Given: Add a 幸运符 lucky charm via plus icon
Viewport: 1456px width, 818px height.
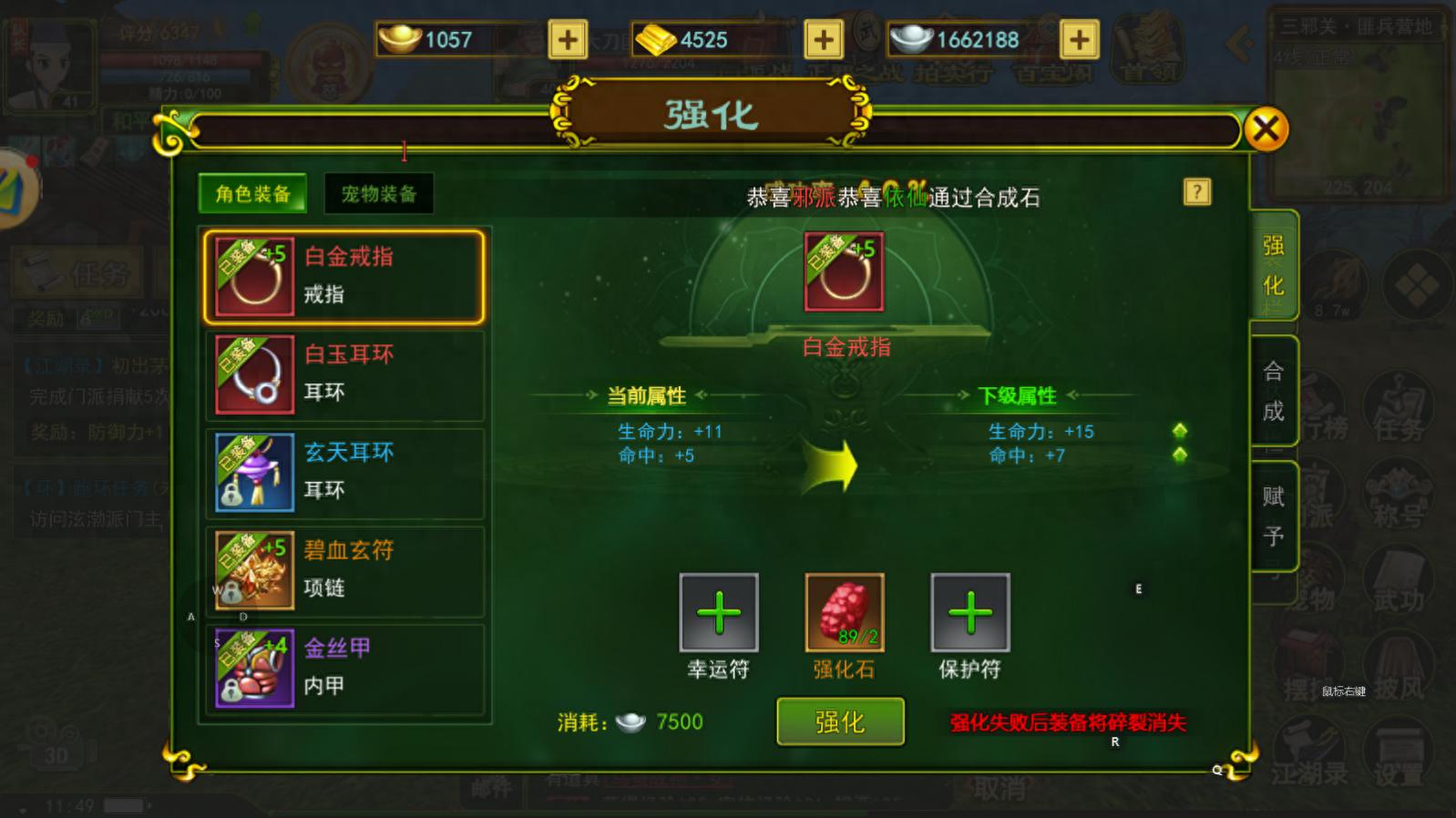Looking at the screenshot, I should [x=719, y=617].
